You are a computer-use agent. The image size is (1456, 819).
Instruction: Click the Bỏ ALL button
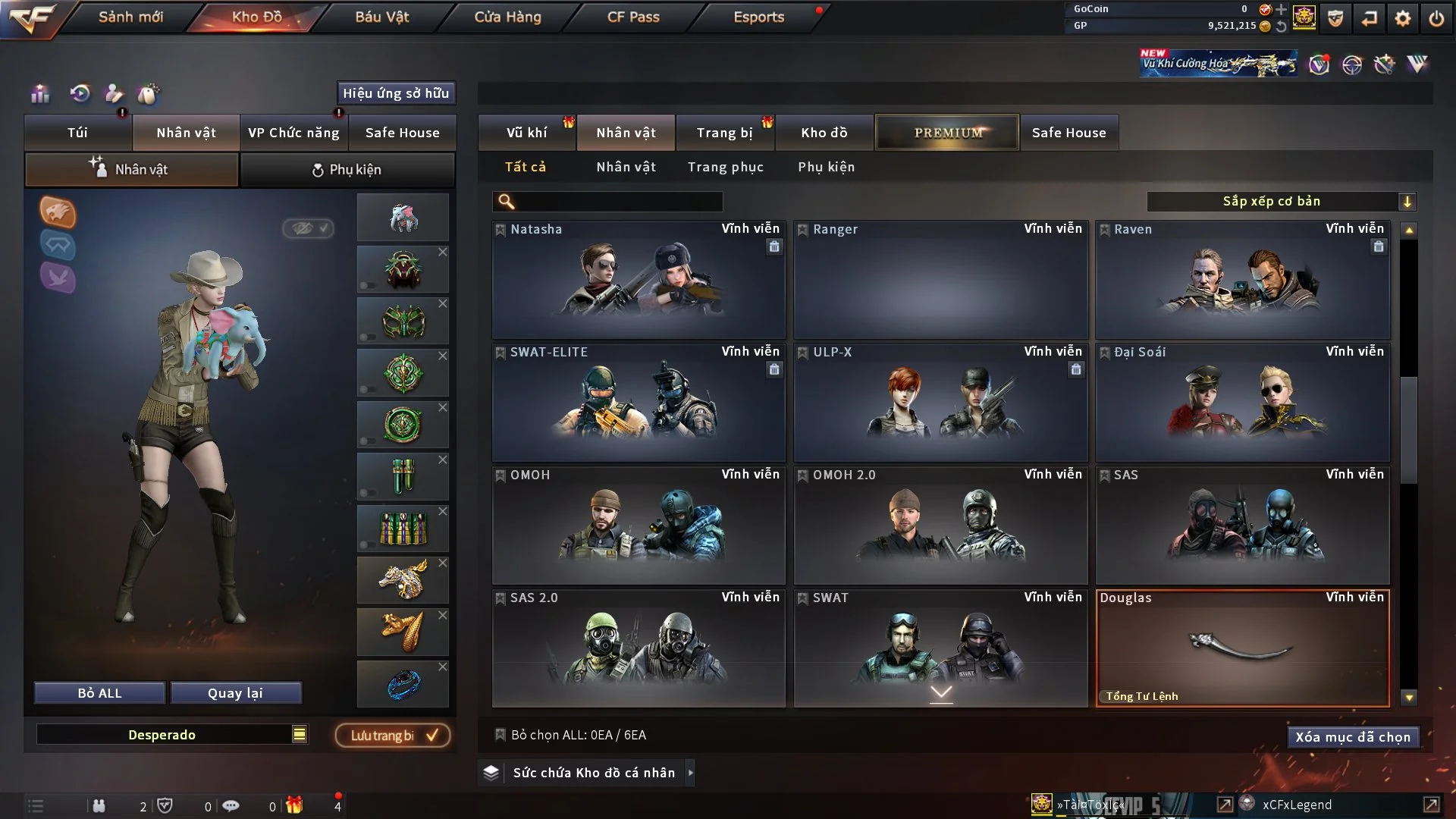click(x=99, y=693)
